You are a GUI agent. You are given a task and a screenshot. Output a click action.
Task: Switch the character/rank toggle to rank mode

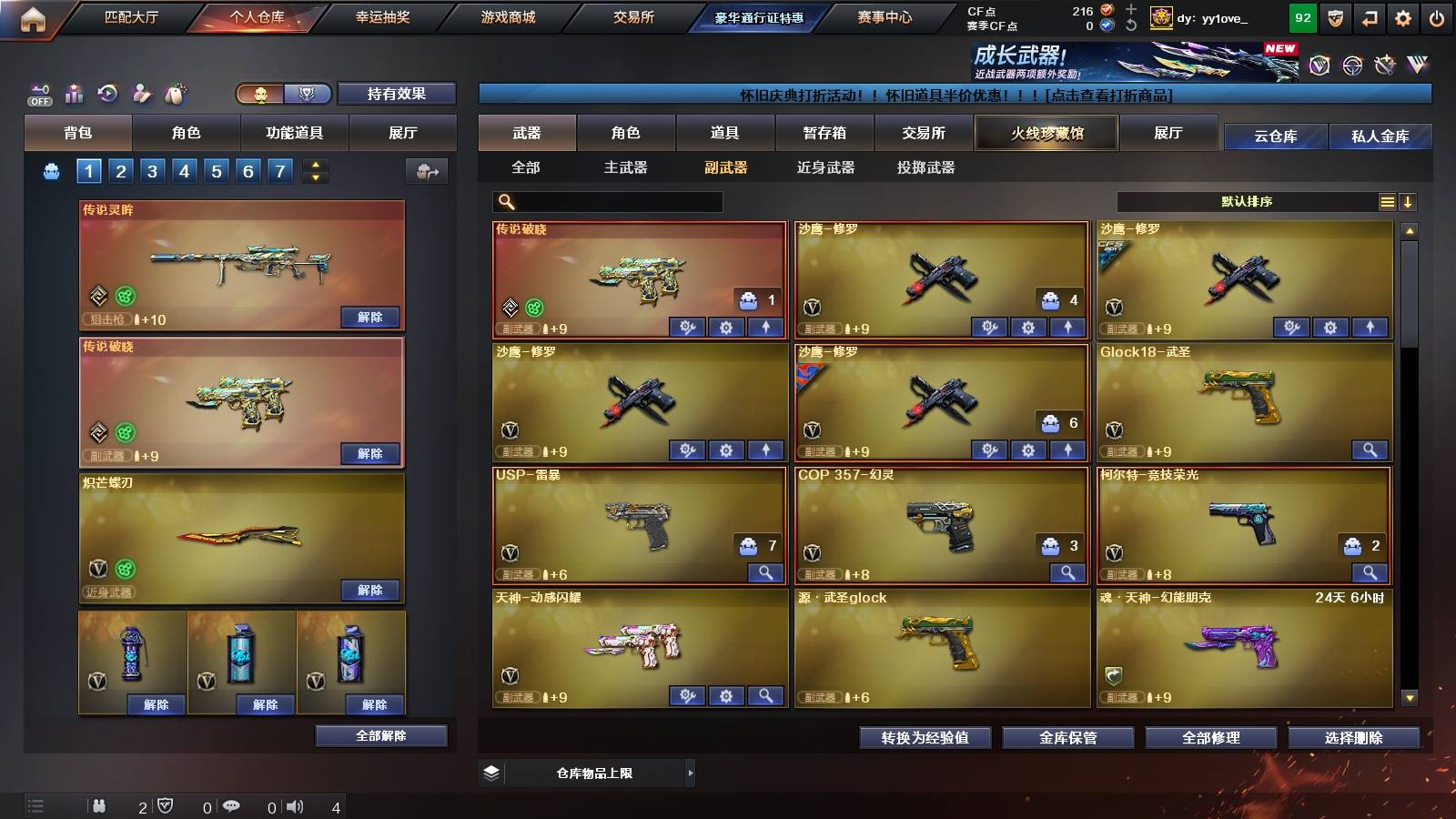pos(308,94)
